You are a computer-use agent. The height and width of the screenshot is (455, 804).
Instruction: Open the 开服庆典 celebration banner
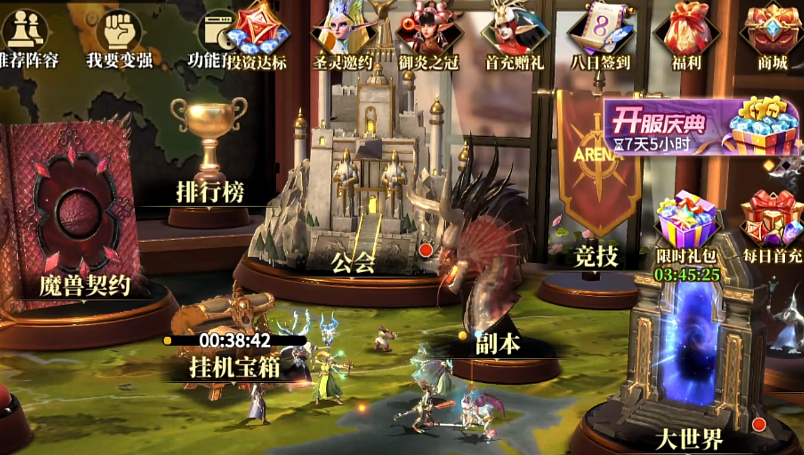[700, 126]
